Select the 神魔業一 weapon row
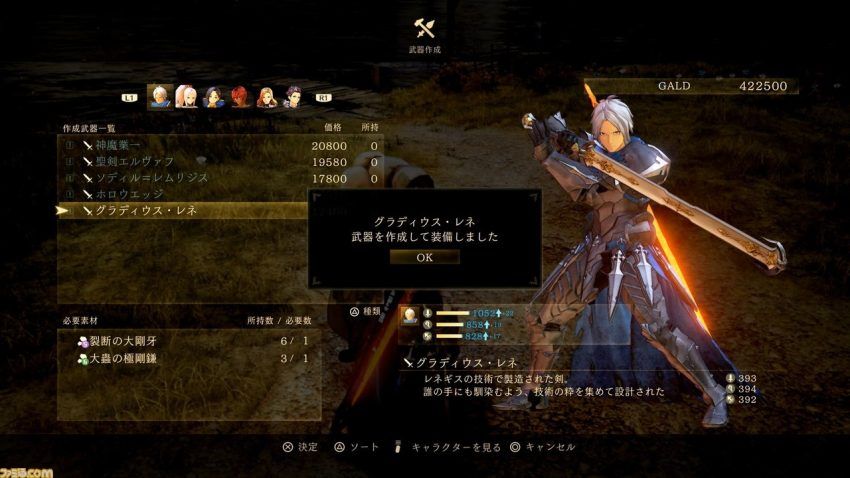 pos(220,146)
